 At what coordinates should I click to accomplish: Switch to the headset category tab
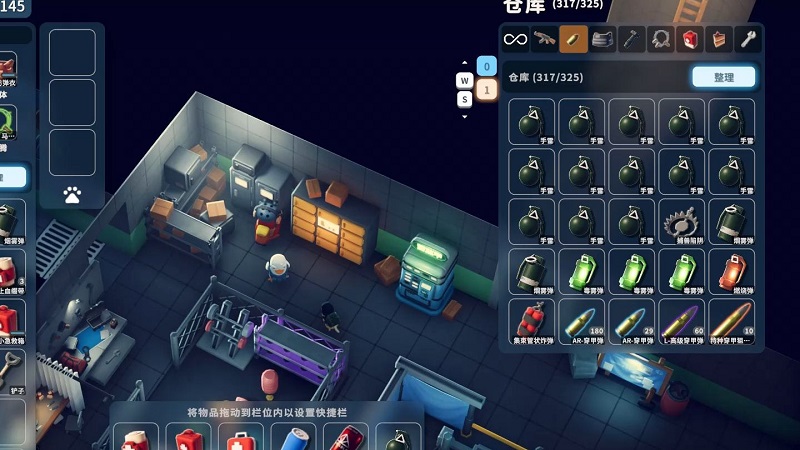tap(660, 39)
